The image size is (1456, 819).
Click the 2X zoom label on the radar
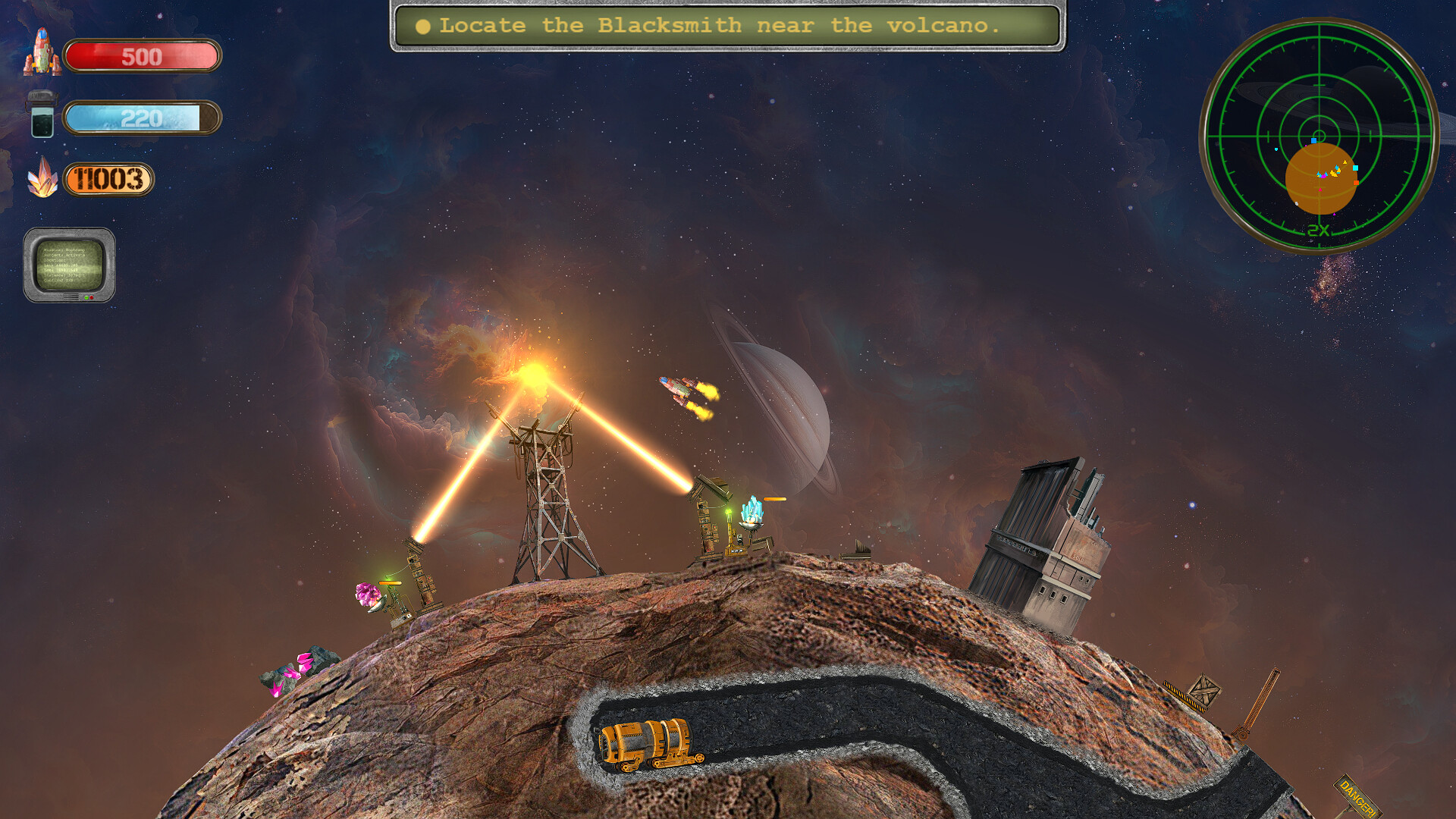coord(1318,229)
